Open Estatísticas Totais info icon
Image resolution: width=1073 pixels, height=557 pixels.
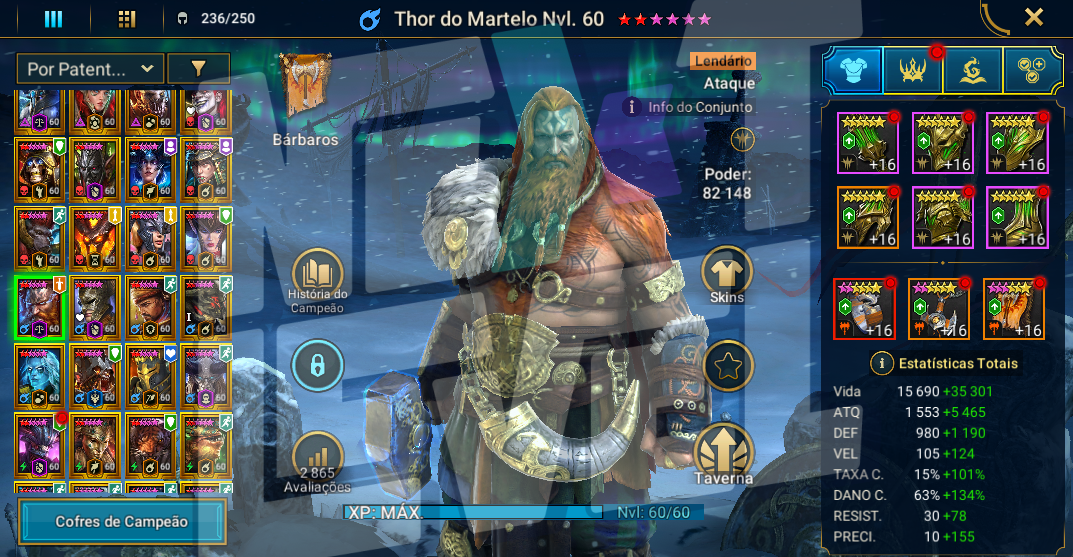pos(882,363)
